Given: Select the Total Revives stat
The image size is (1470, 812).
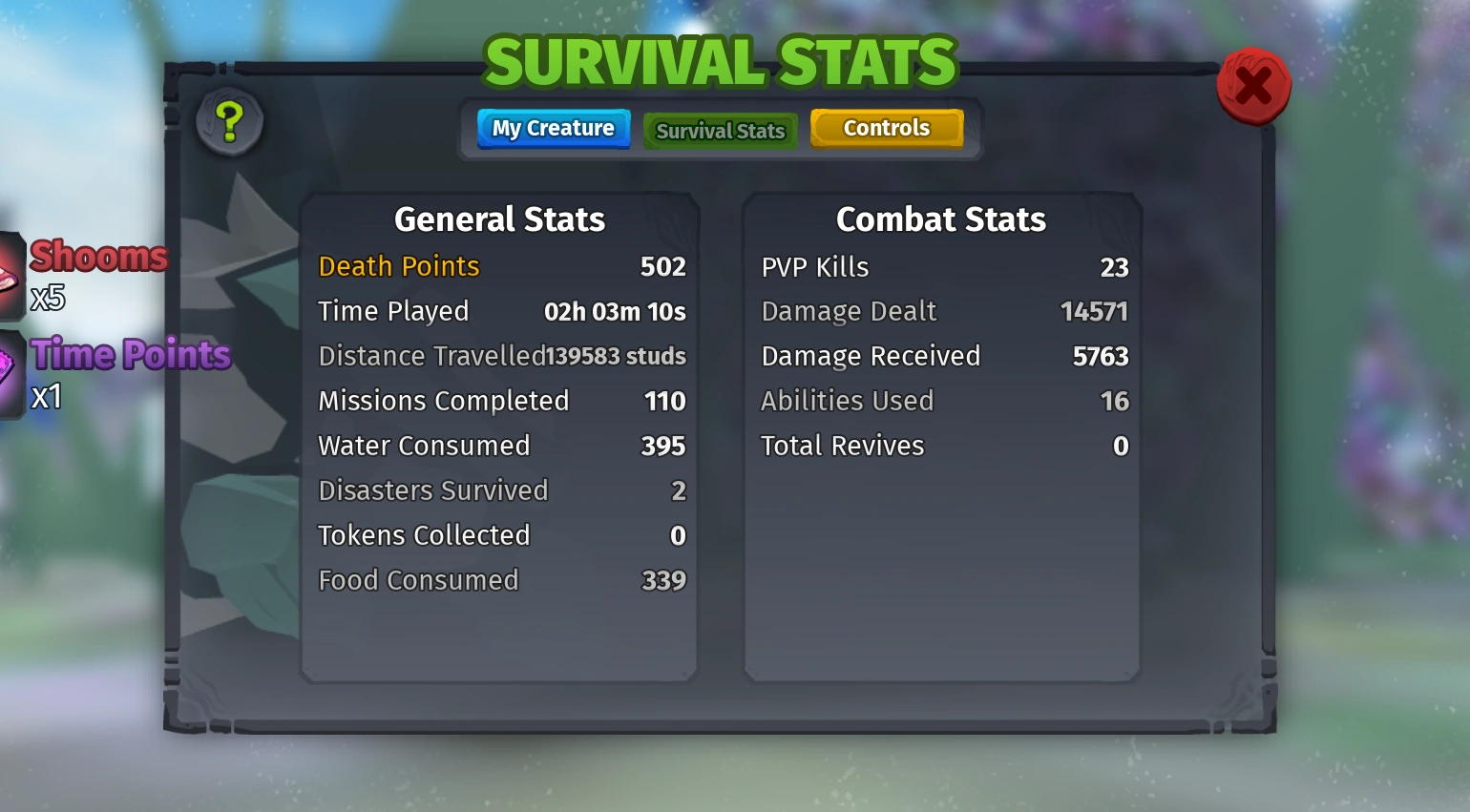Looking at the screenshot, I should pyautogui.click(x=842, y=446).
